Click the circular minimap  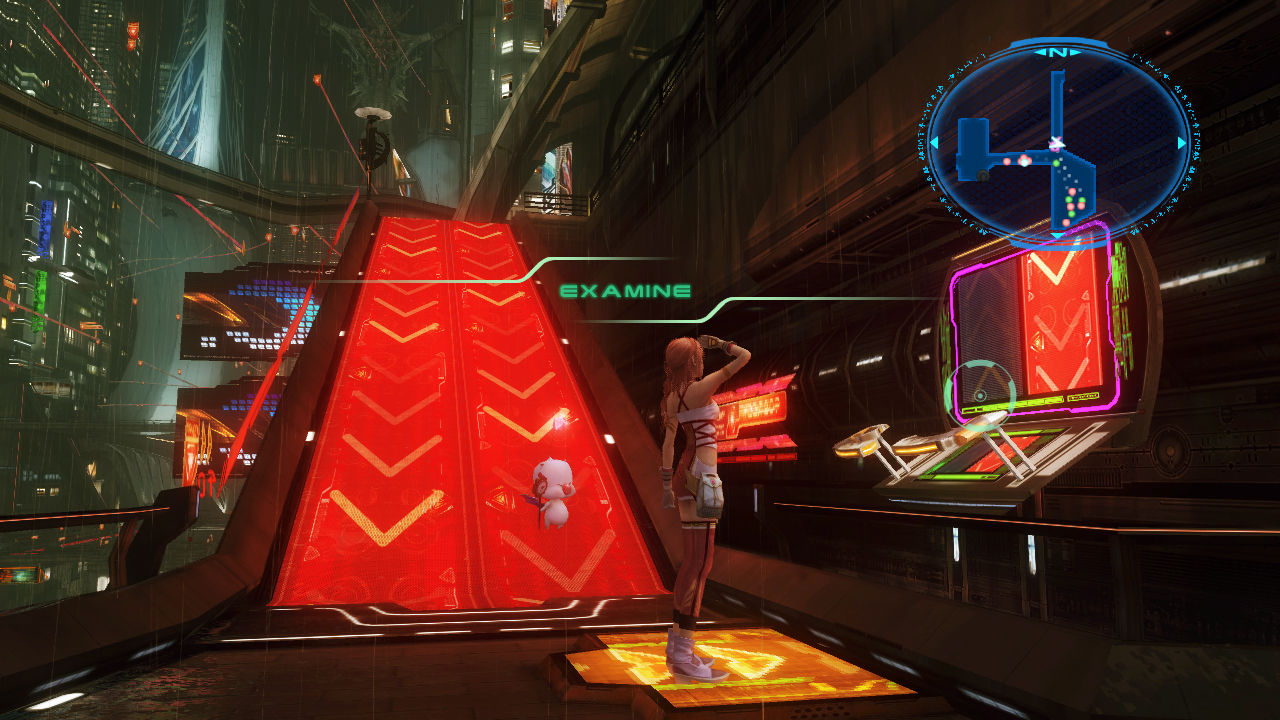tap(1057, 143)
